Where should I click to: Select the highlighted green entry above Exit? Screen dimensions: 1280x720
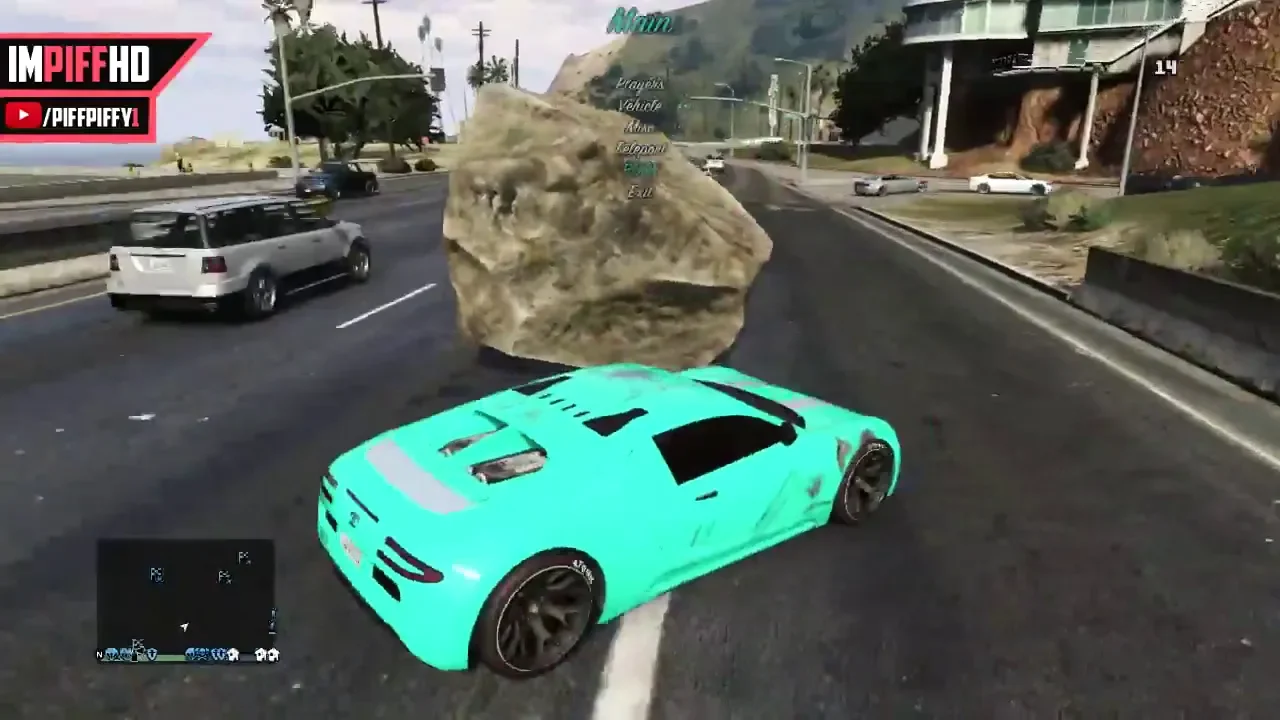[x=640, y=169]
